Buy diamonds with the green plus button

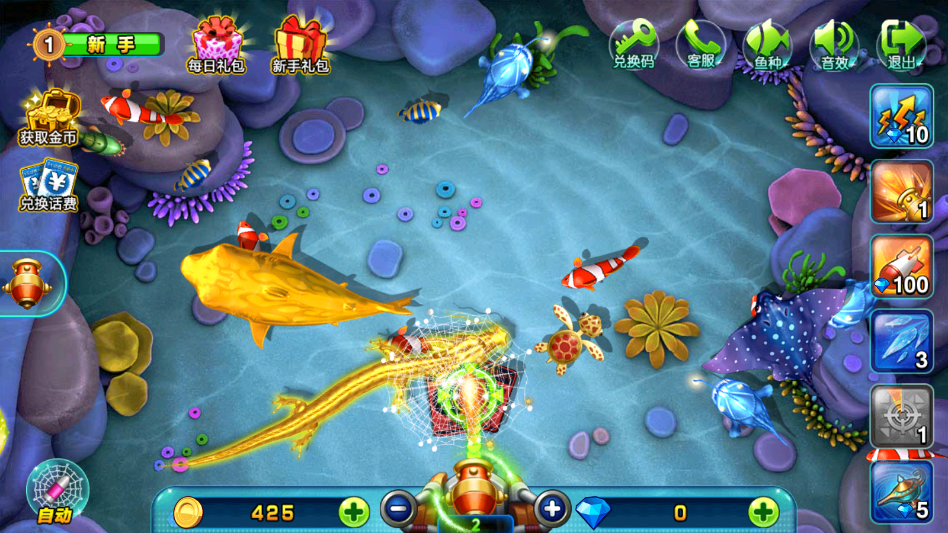pyautogui.click(x=763, y=512)
